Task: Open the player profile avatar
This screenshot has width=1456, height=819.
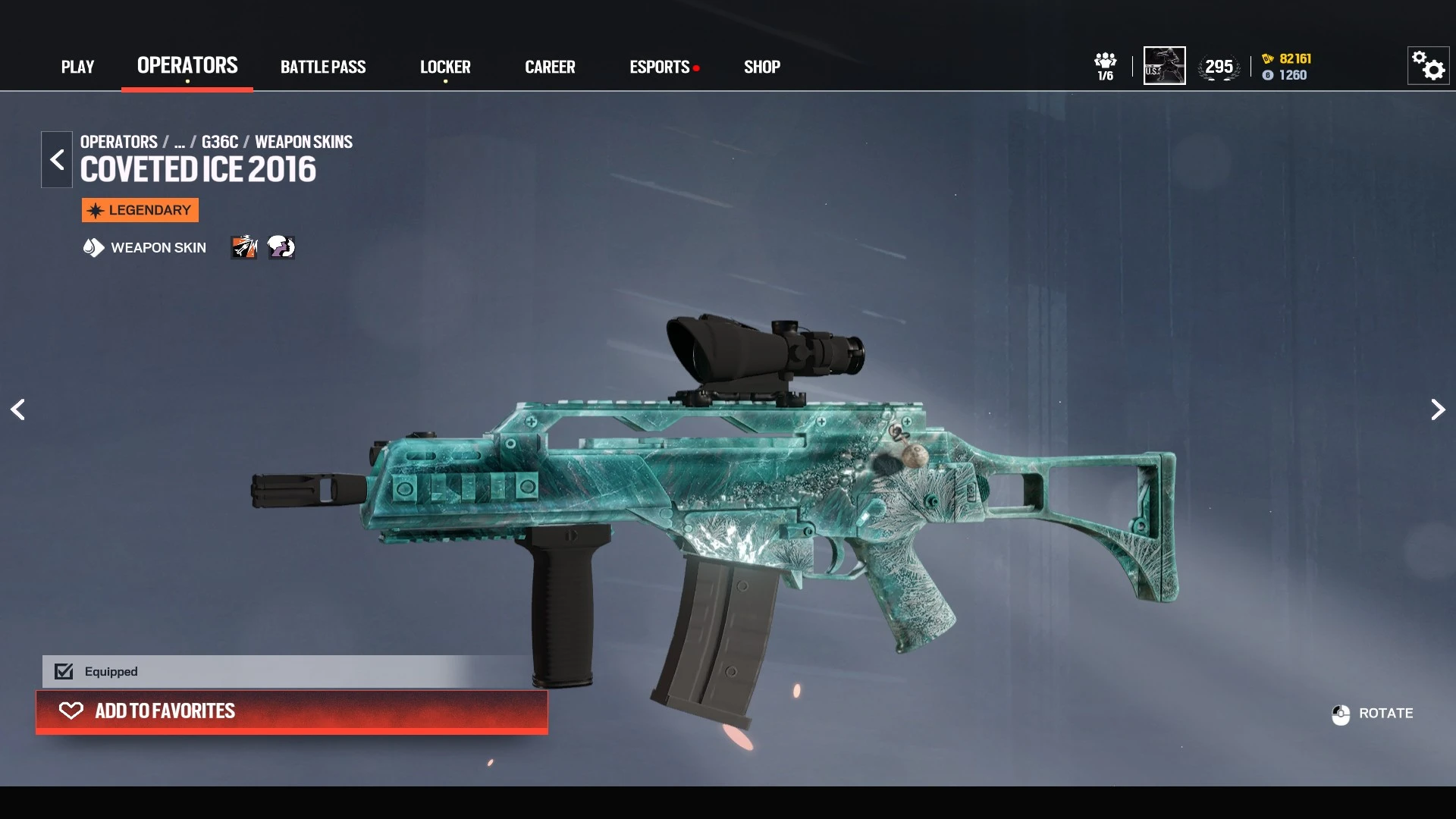Action: pos(1164,66)
